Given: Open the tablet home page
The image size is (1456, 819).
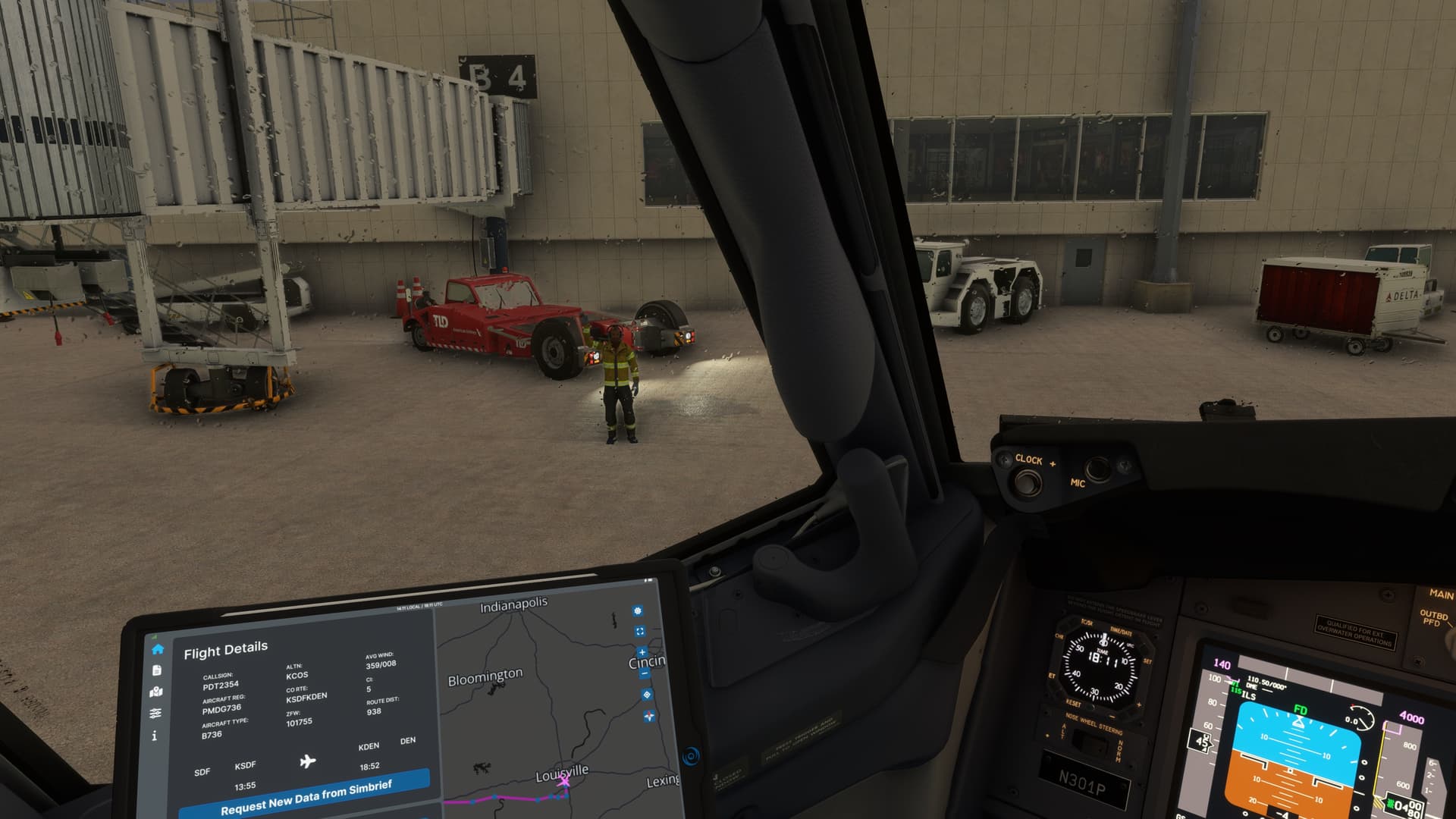Looking at the screenshot, I should tap(158, 649).
